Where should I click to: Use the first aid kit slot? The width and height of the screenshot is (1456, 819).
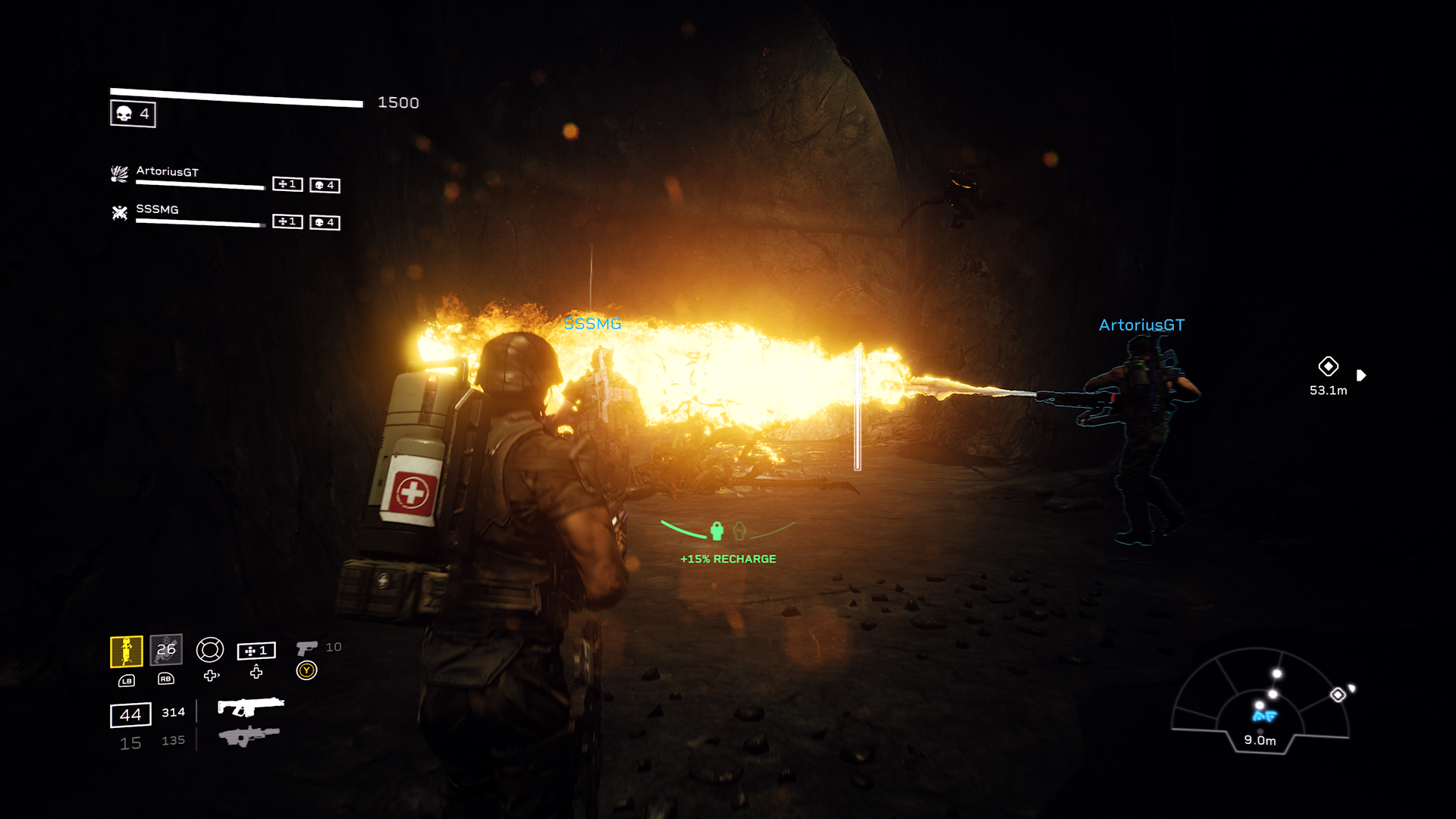(256, 651)
